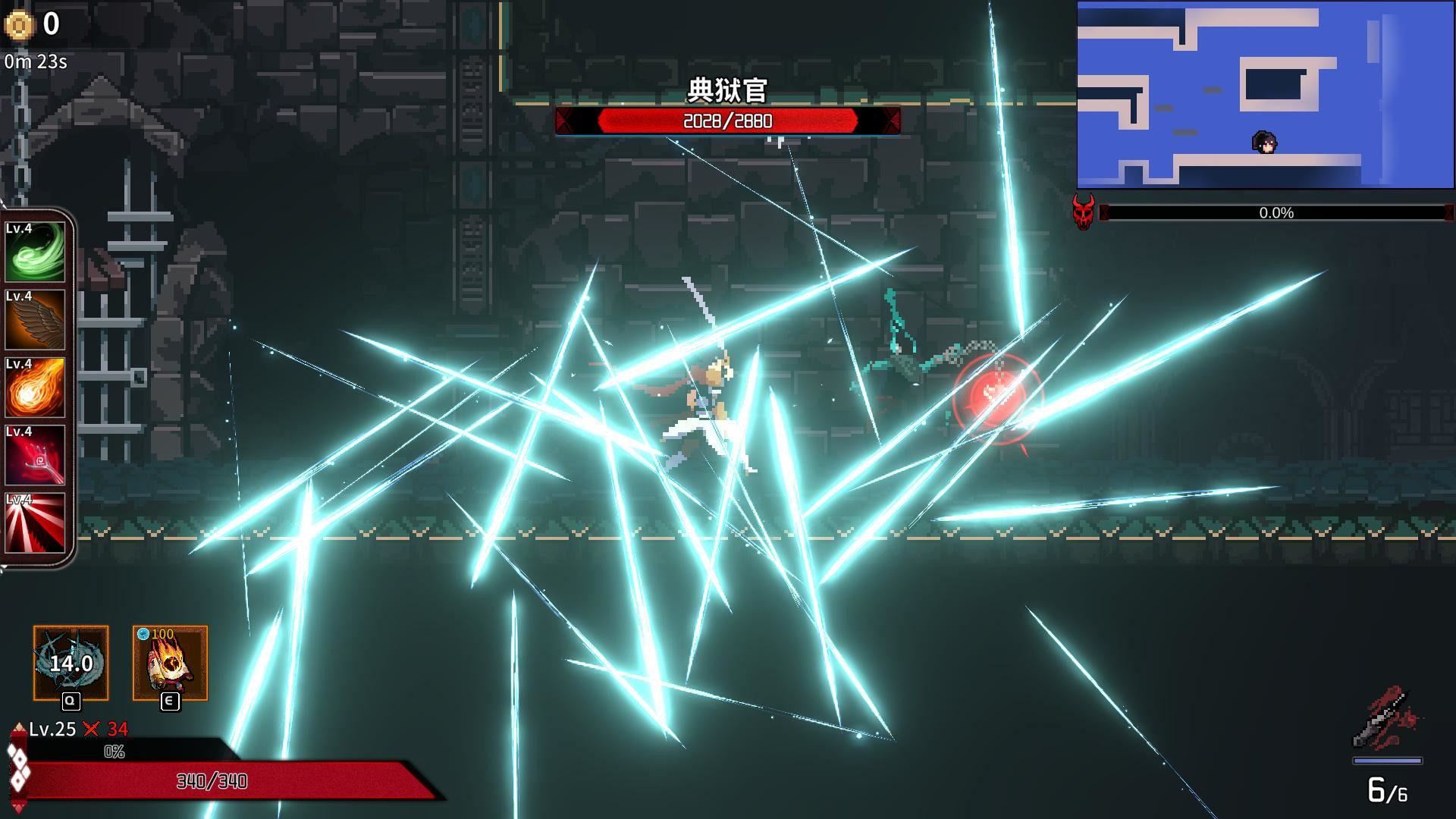
Task: Open the minimap in the top right corner
Action: (x=1265, y=95)
